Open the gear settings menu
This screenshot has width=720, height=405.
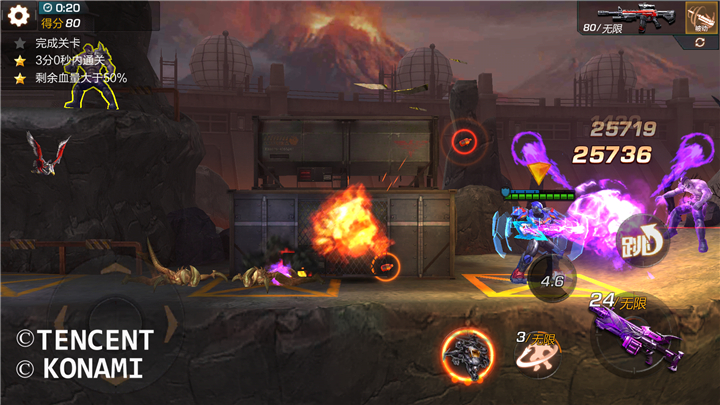click(x=19, y=16)
